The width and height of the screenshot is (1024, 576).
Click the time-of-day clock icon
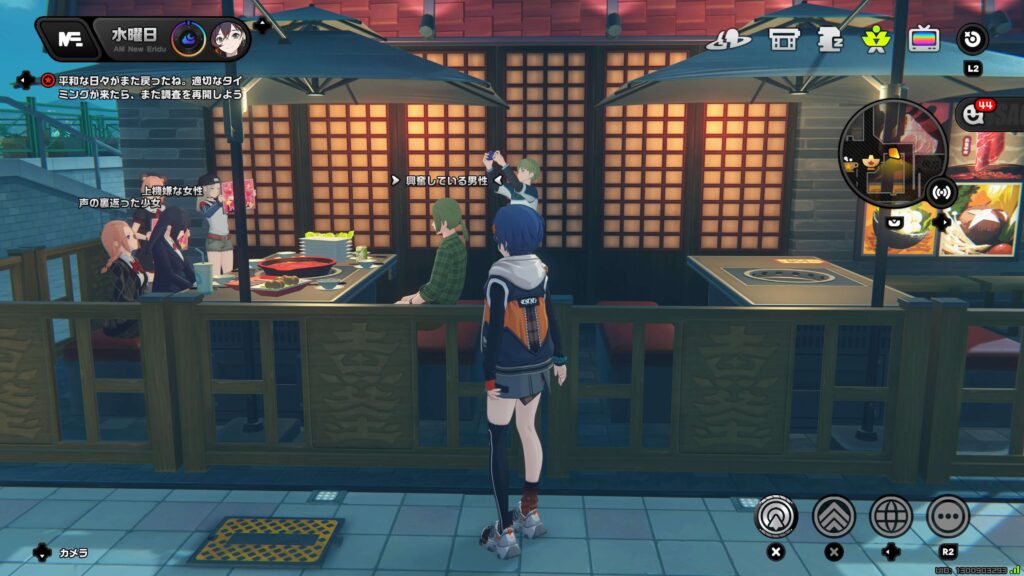tap(188, 40)
